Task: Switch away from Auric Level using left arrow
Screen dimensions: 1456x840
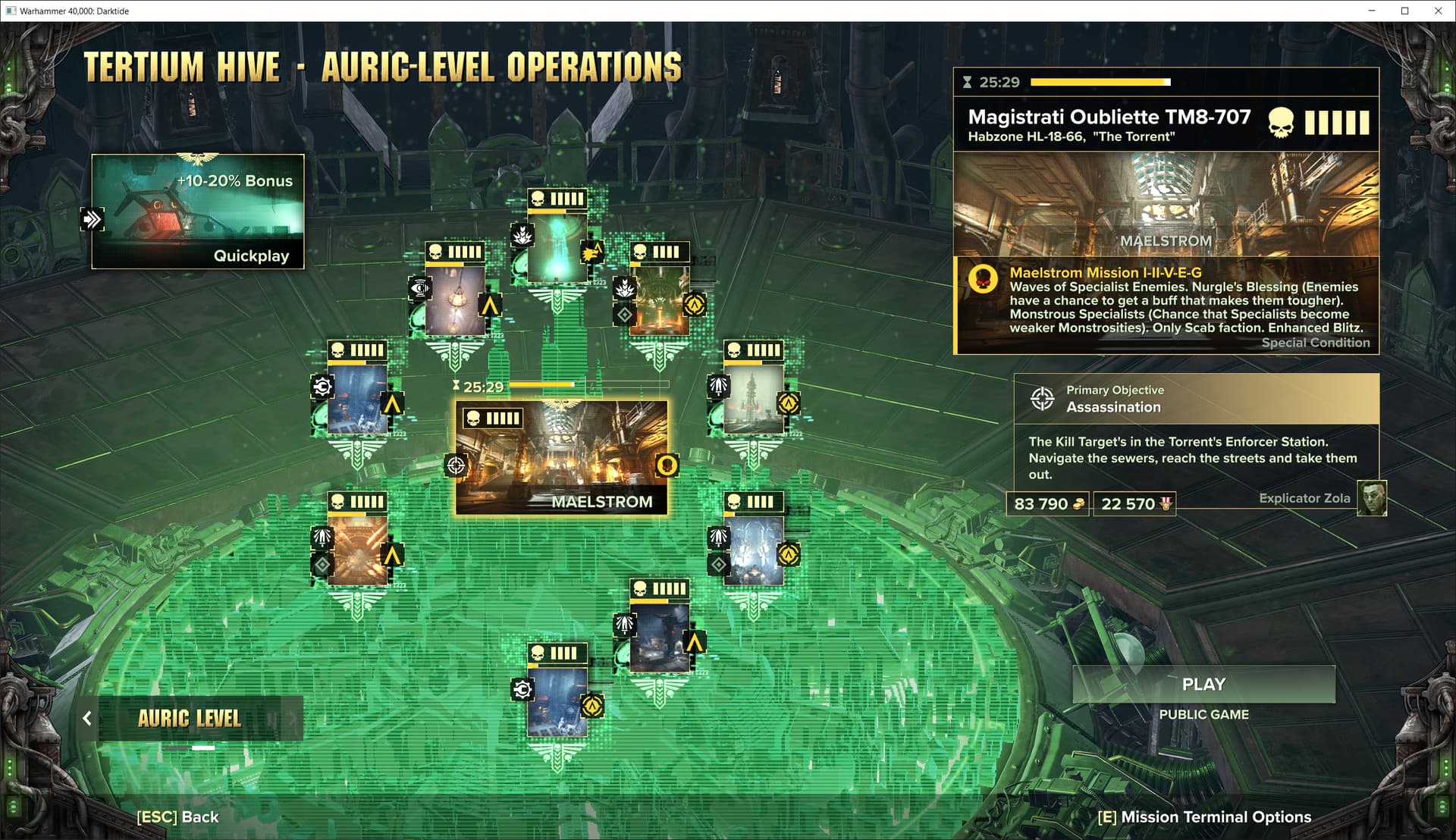Action: point(87,719)
